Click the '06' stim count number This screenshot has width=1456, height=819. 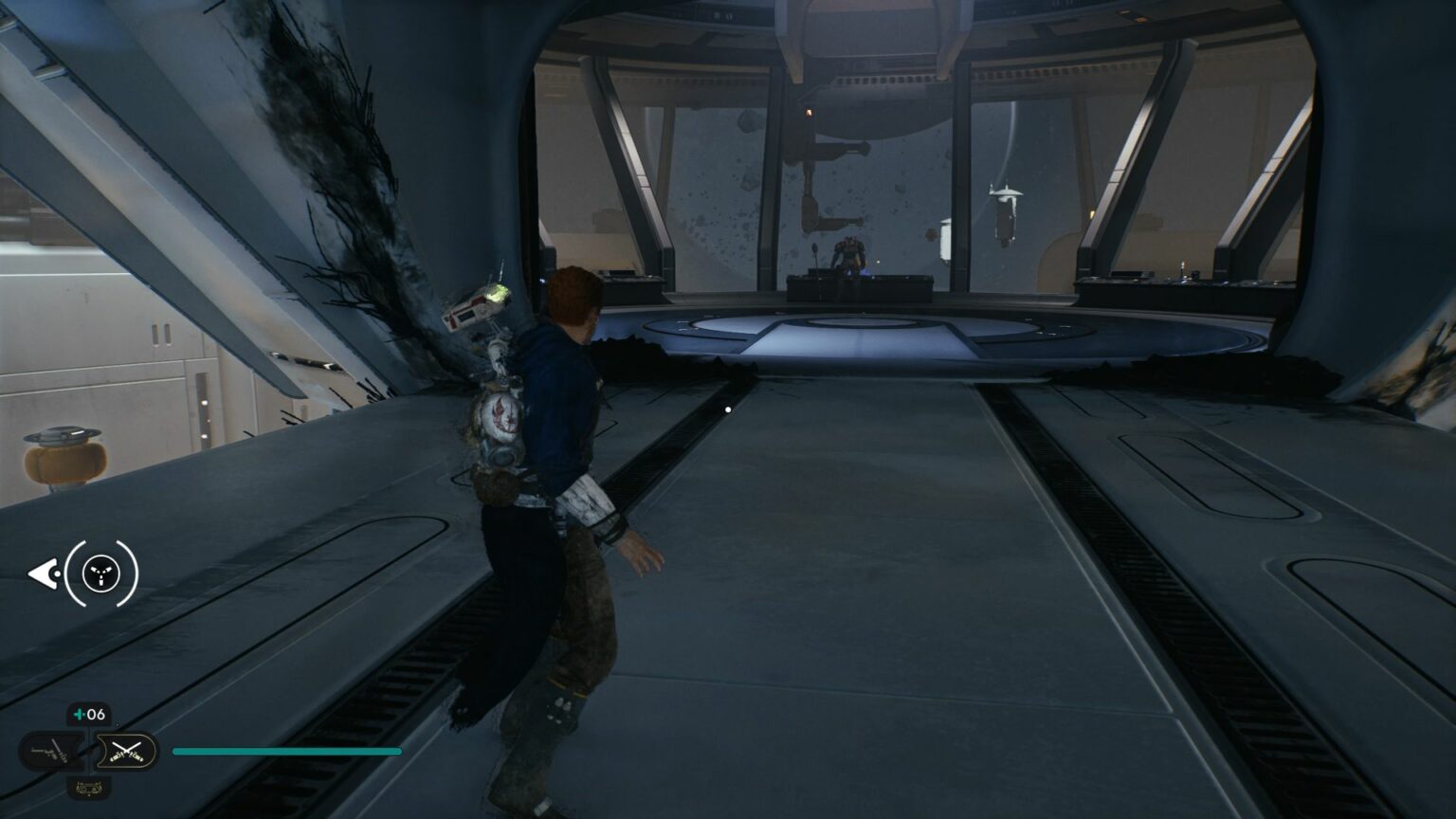(99, 713)
